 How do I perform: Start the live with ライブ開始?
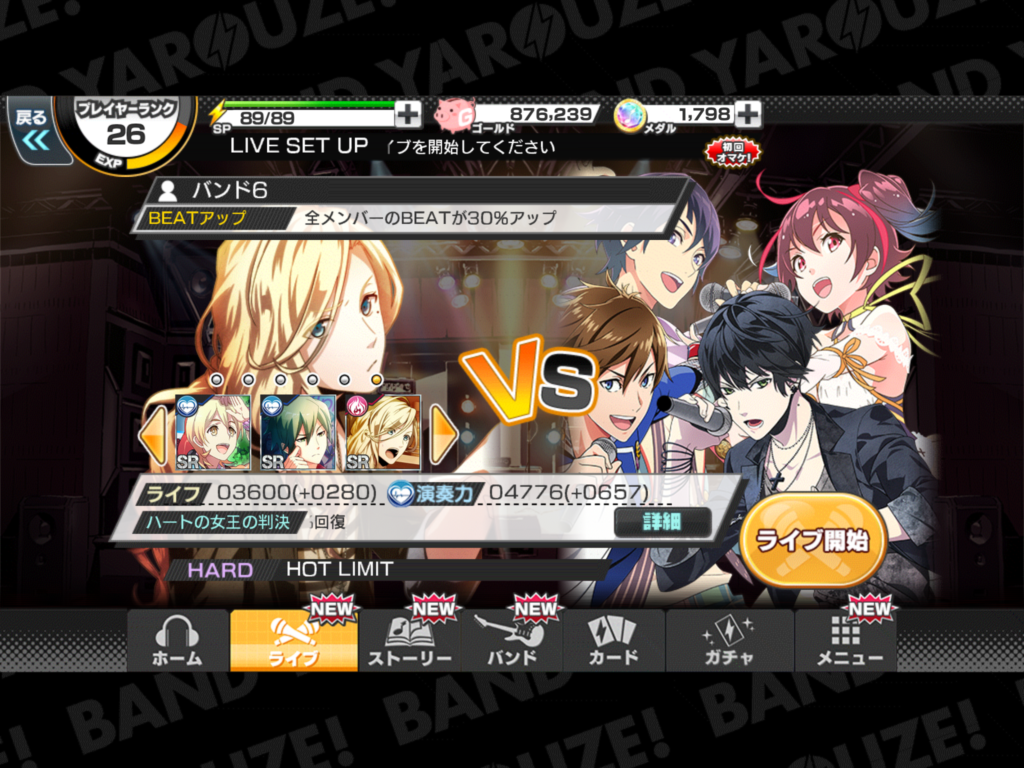pos(812,540)
